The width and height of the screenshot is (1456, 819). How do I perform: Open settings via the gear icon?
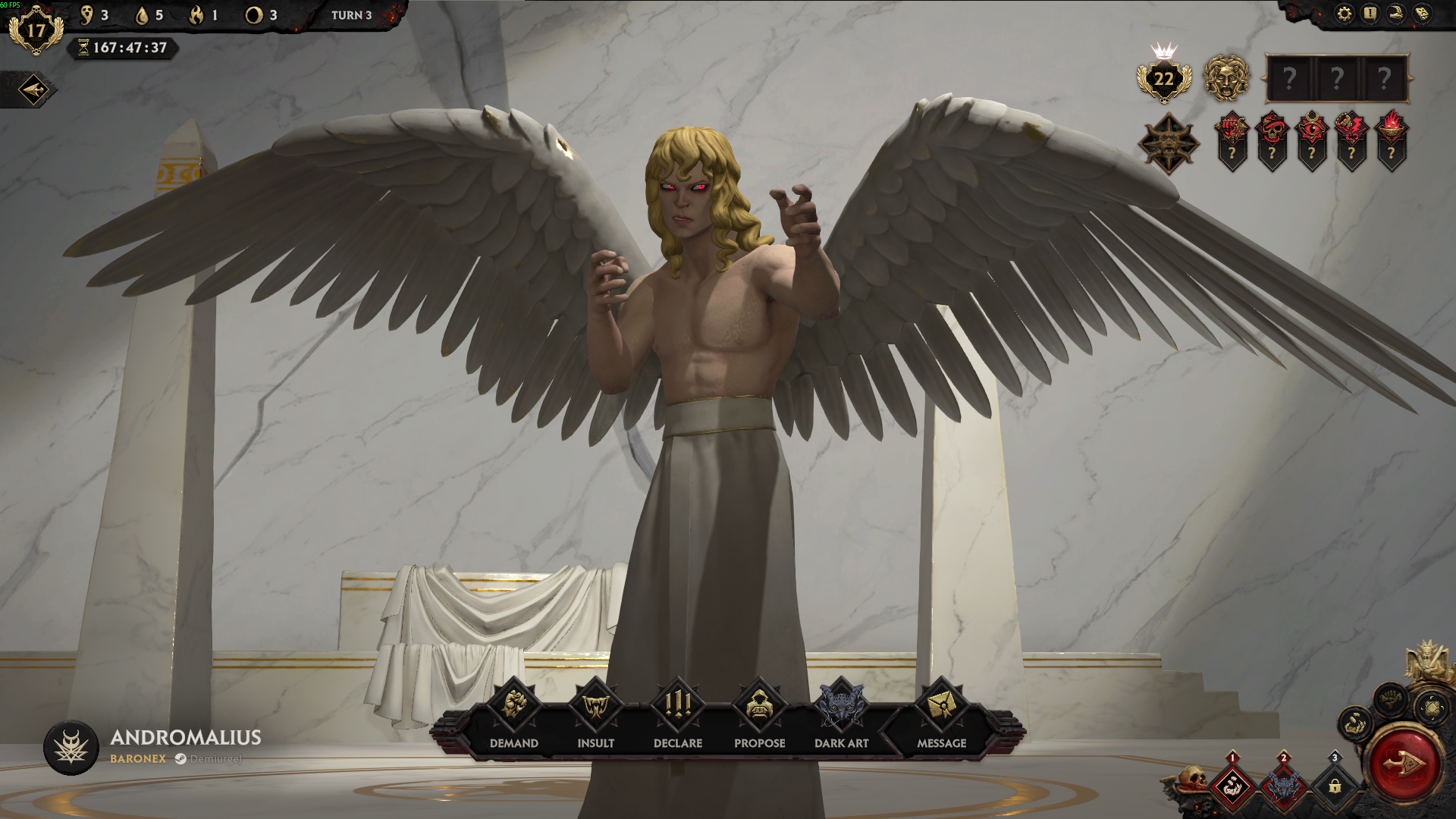pos(1345,14)
